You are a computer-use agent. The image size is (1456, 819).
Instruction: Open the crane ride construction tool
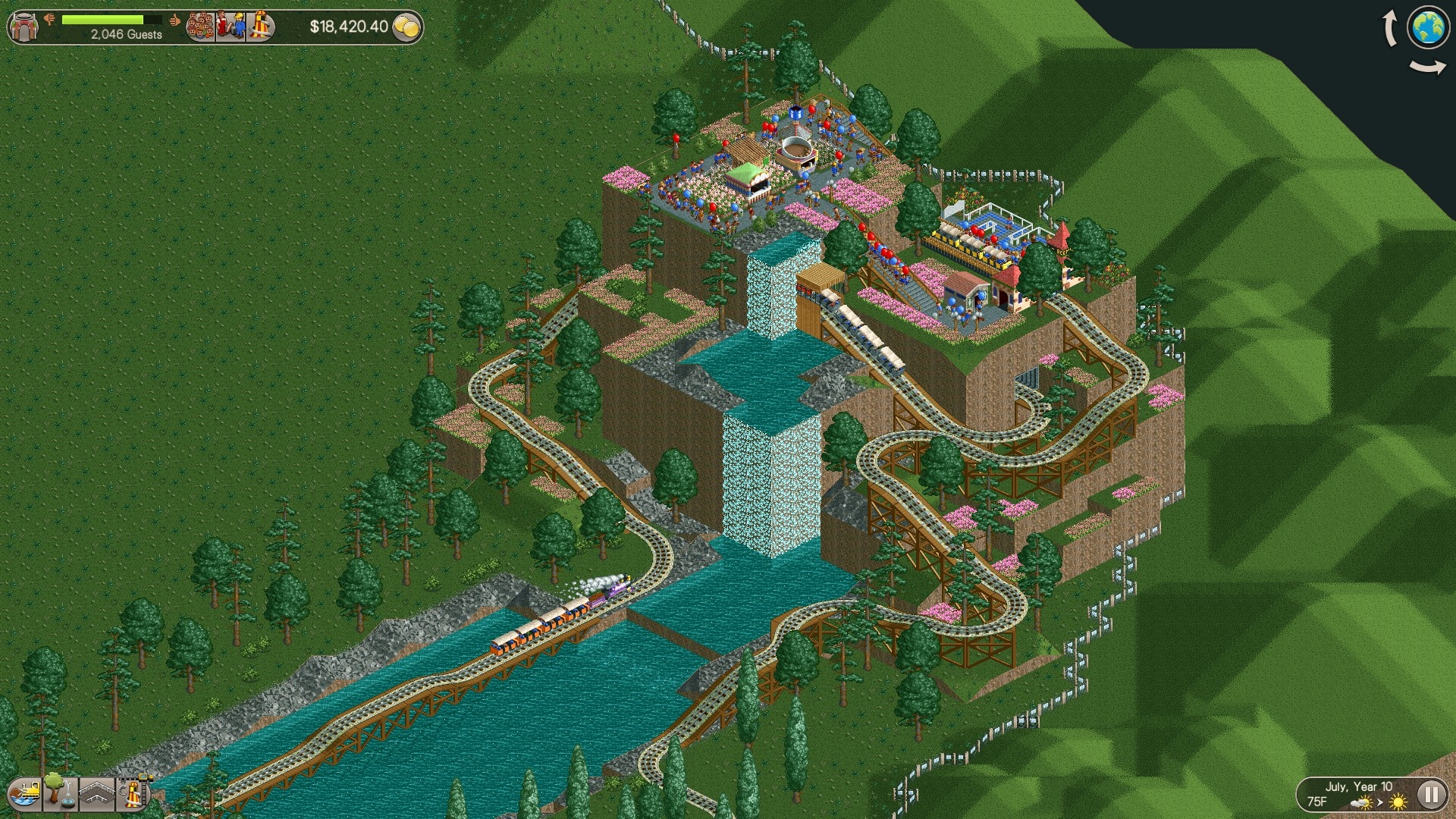[133, 794]
